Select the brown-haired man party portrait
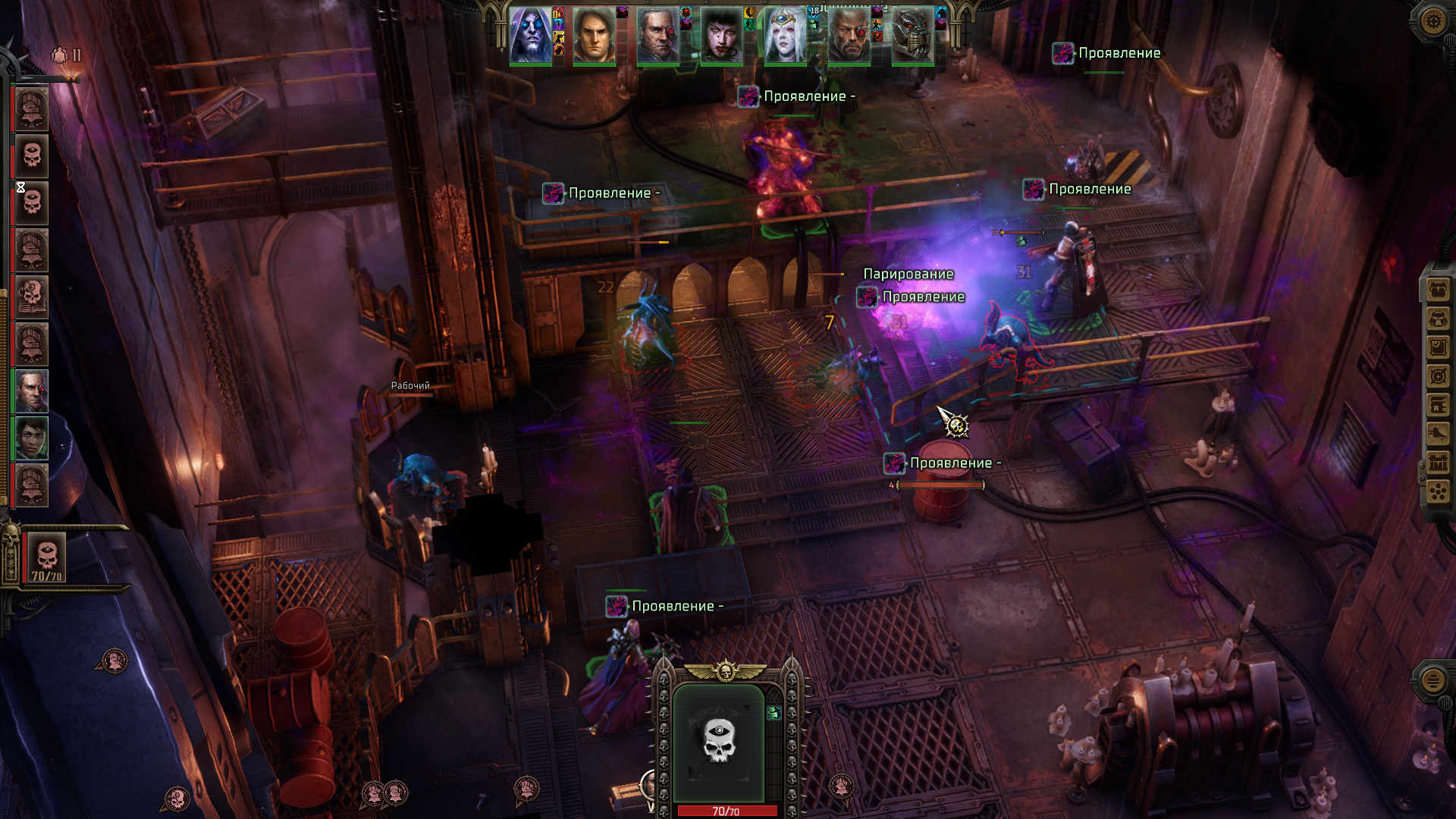Image resolution: width=1456 pixels, height=819 pixels. (594, 36)
